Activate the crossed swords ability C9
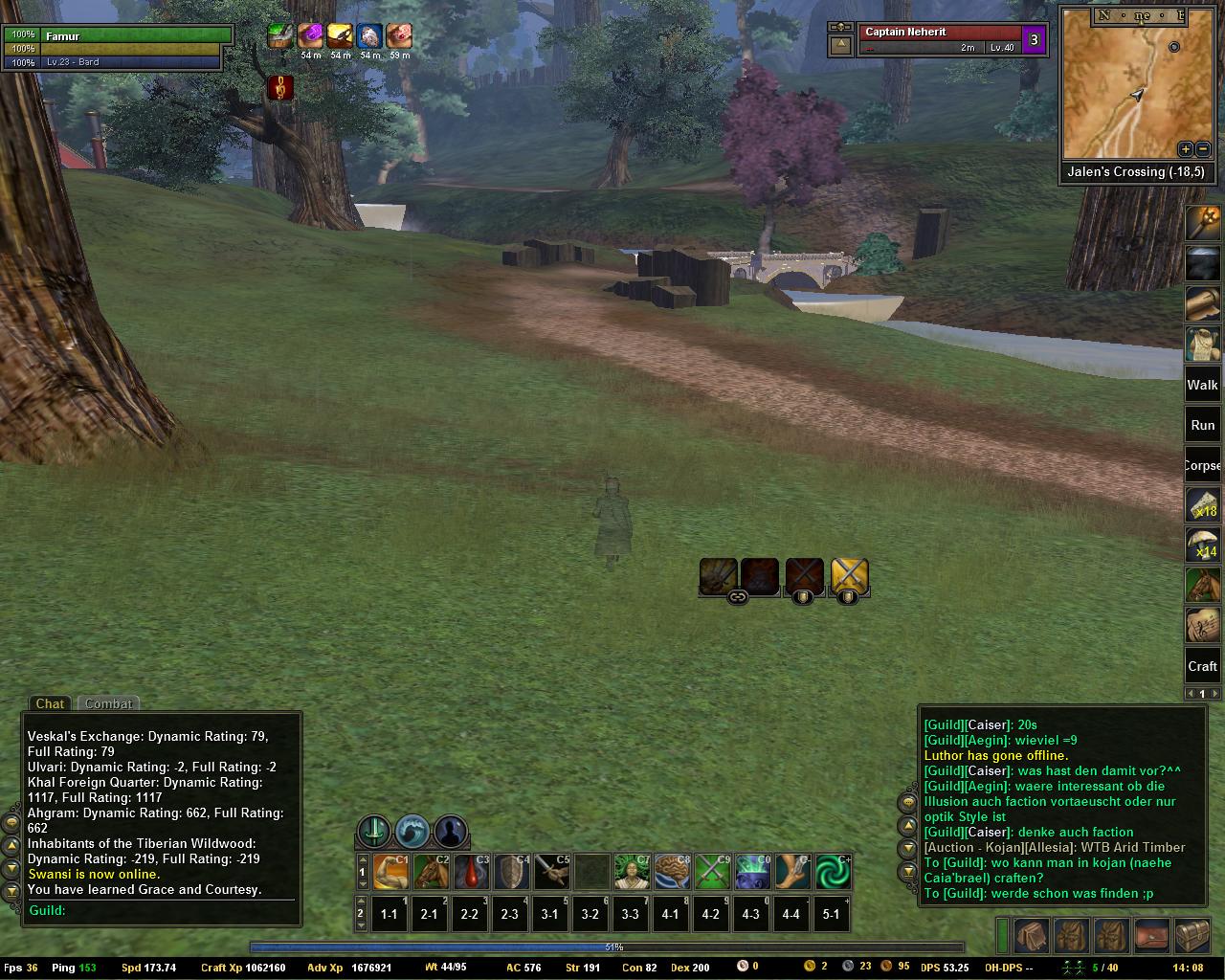This screenshot has width=1225, height=980. coord(712,872)
